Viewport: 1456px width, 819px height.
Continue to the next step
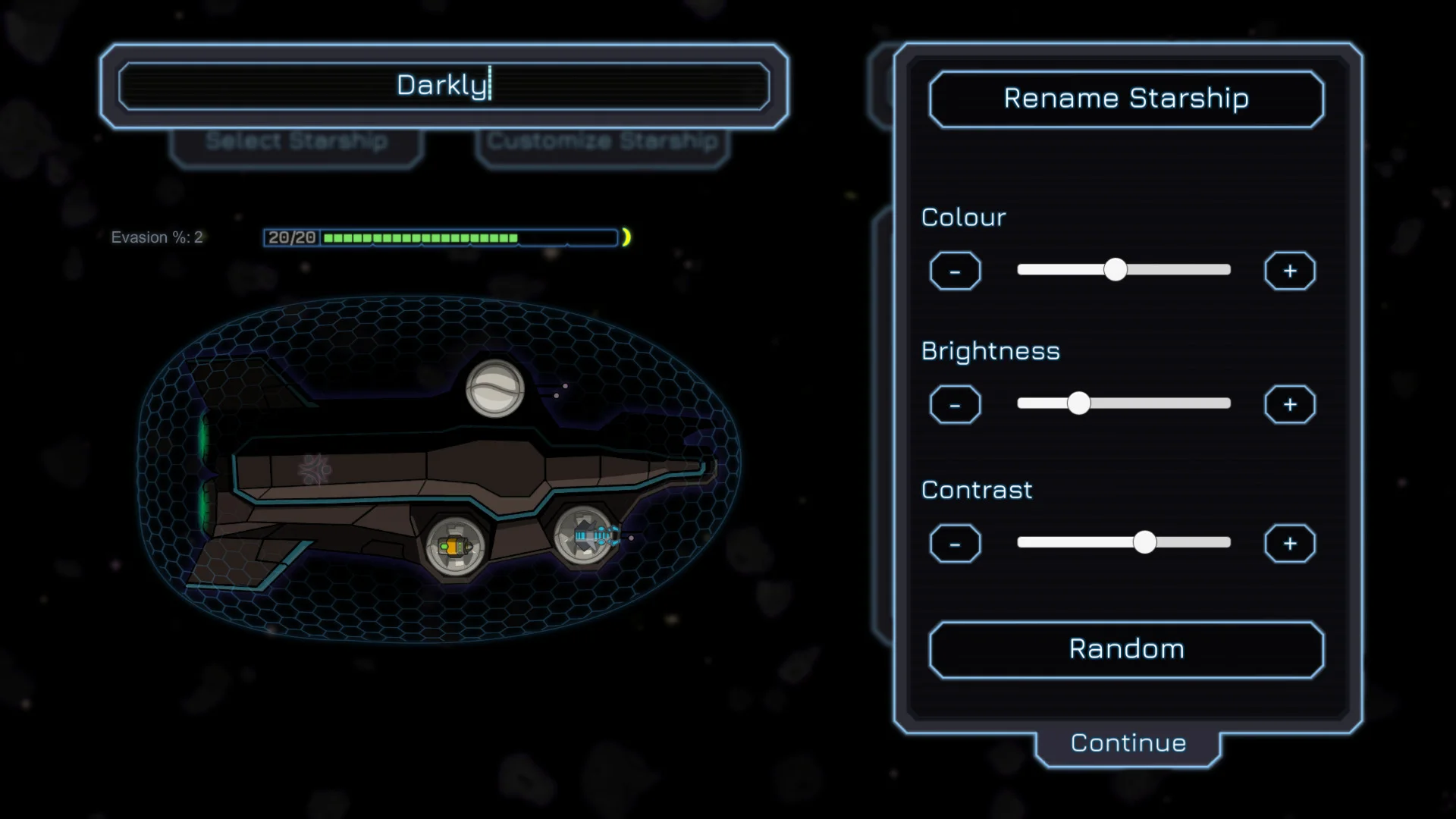[x=1128, y=743]
